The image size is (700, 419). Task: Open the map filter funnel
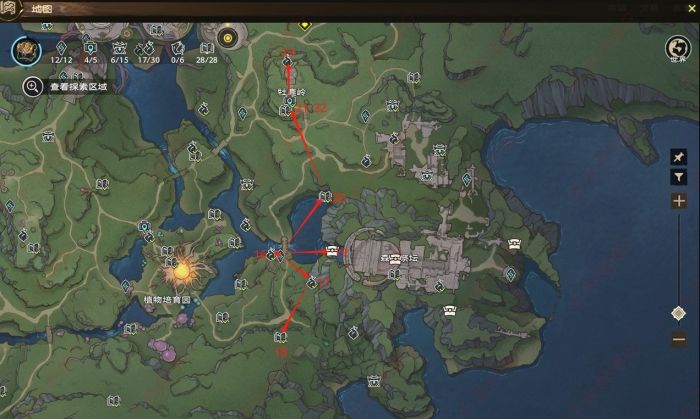[679, 177]
